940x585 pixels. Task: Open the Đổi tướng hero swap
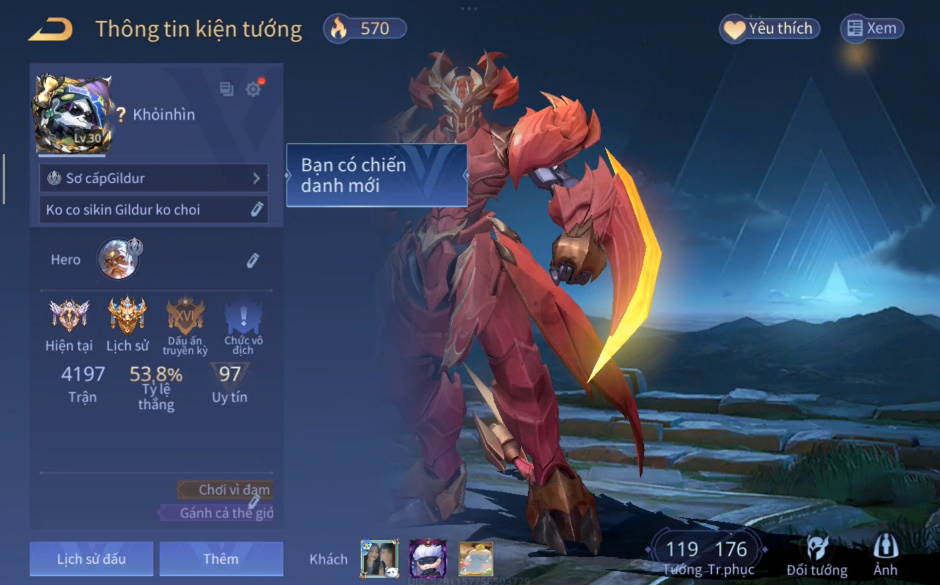pyautogui.click(x=817, y=555)
